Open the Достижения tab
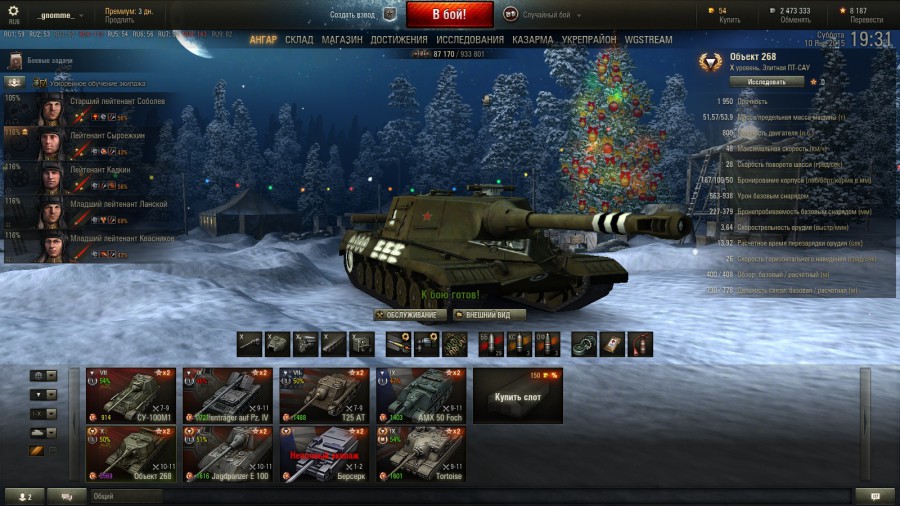 pyautogui.click(x=399, y=40)
